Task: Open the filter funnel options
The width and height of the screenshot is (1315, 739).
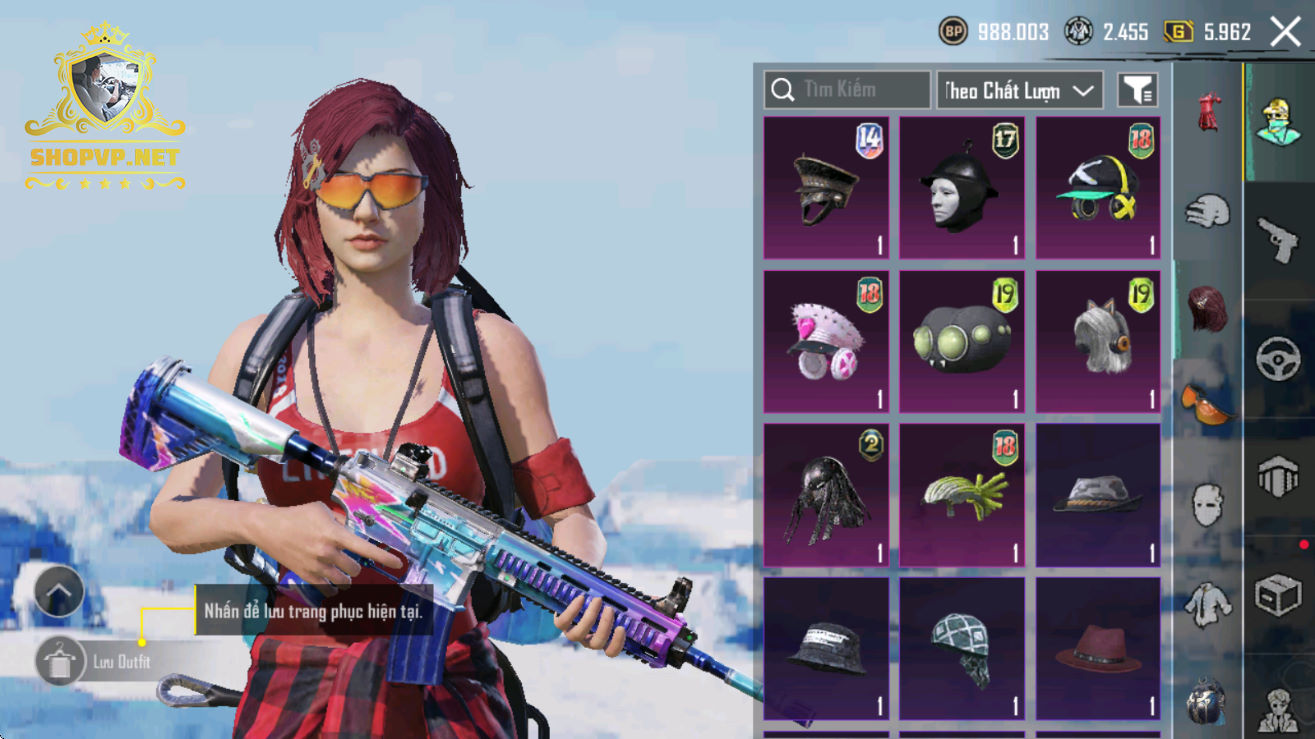Action: tap(1138, 90)
